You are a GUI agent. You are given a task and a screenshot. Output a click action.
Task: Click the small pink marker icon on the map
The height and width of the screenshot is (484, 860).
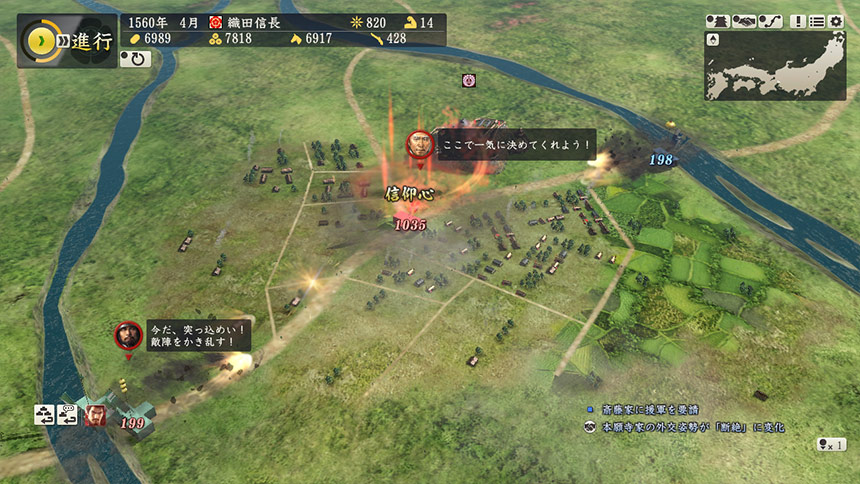click(468, 80)
